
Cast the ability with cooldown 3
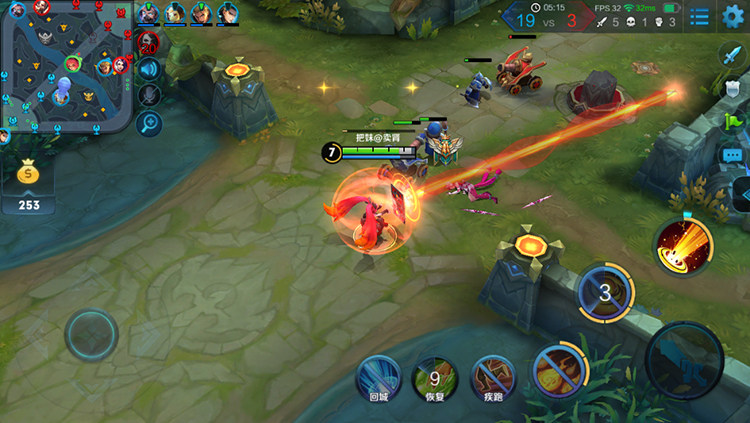pyautogui.click(x=604, y=292)
